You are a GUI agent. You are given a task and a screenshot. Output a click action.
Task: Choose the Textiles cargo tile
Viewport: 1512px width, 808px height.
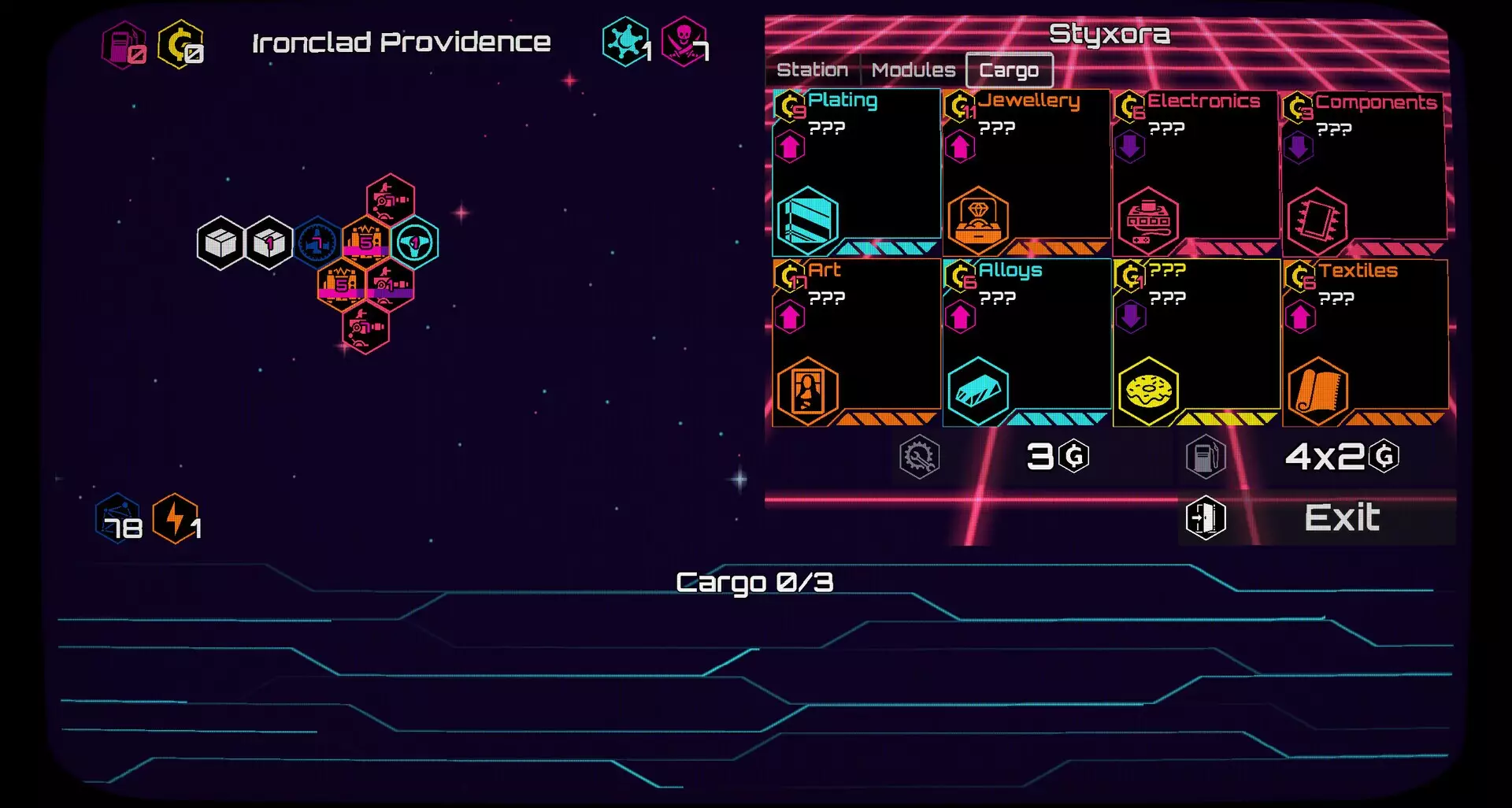[1365, 342]
